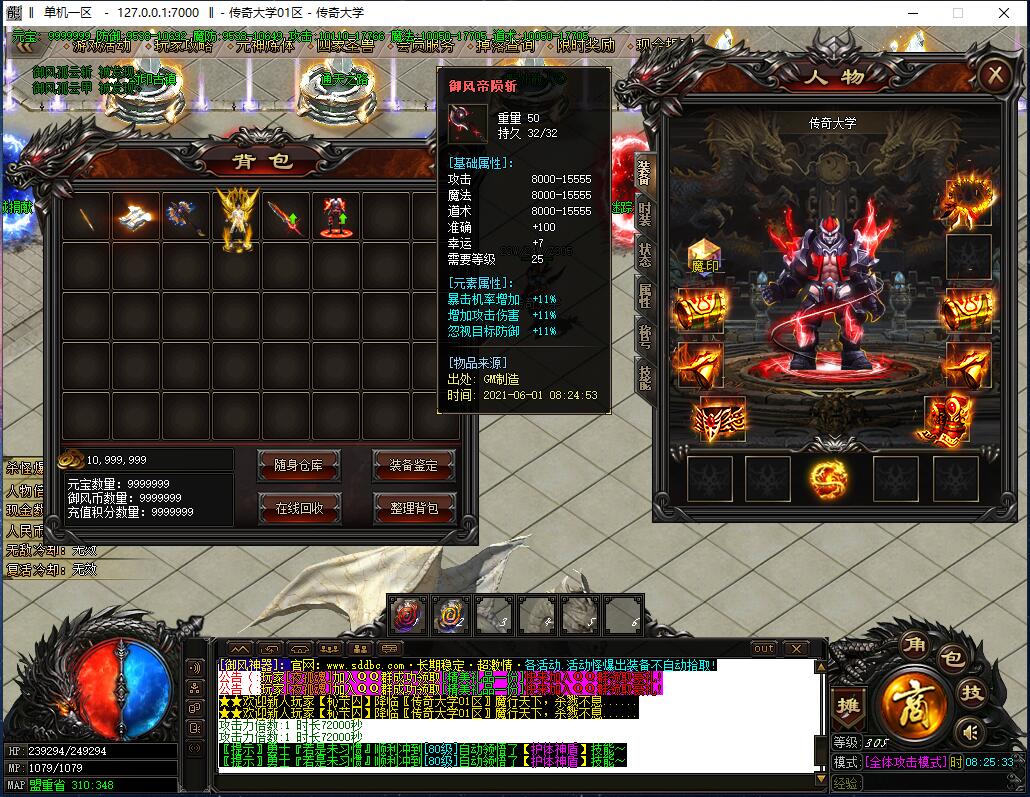
Task: Open 在线回收 online recycling
Action: (300, 508)
